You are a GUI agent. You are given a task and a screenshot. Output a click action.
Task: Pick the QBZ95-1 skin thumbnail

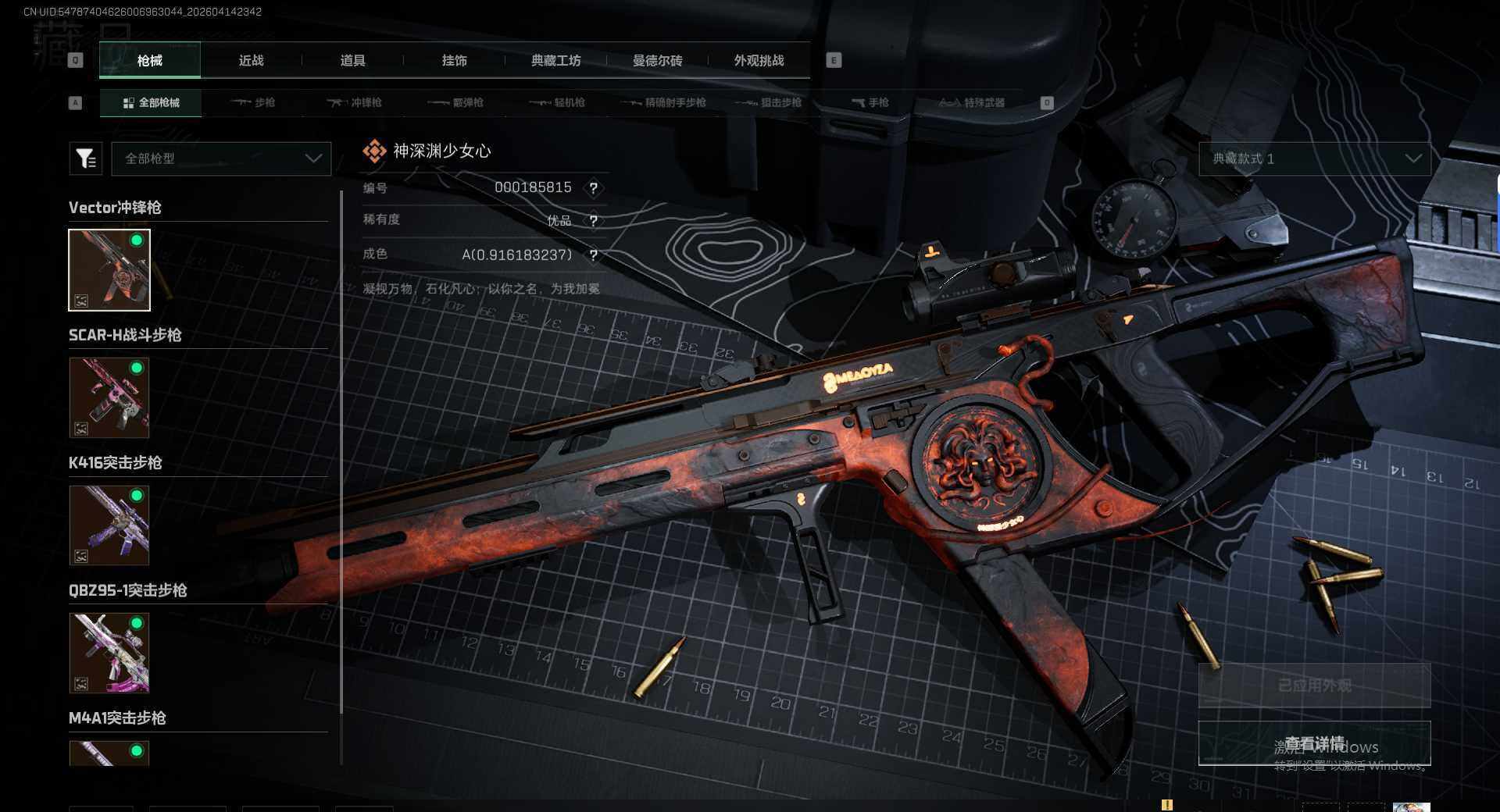pos(109,653)
